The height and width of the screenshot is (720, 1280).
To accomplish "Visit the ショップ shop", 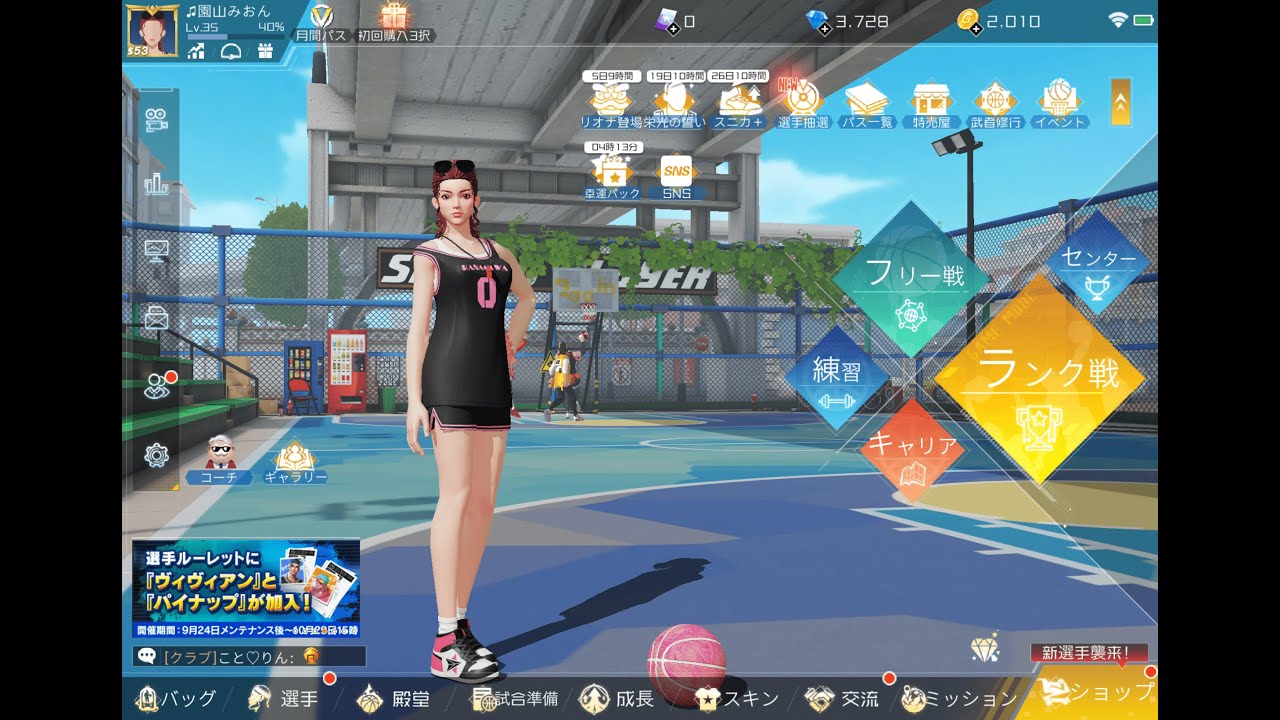I will click(x=1098, y=692).
